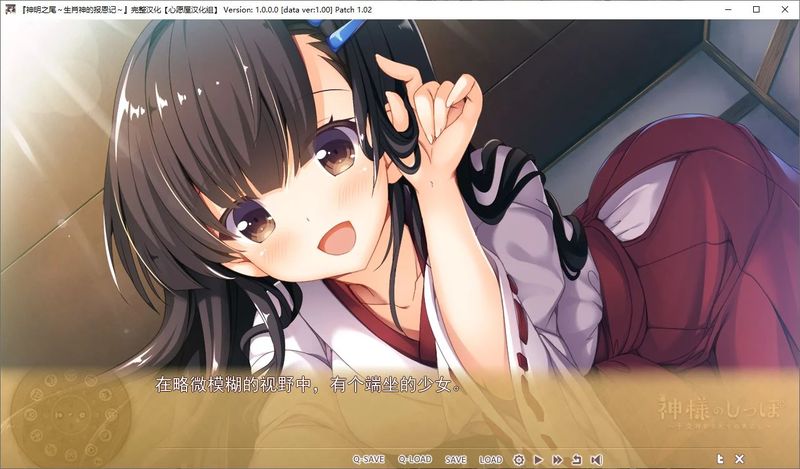Open the SAVE menu
Viewport: 800px width, 469px height.
pos(456,459)
